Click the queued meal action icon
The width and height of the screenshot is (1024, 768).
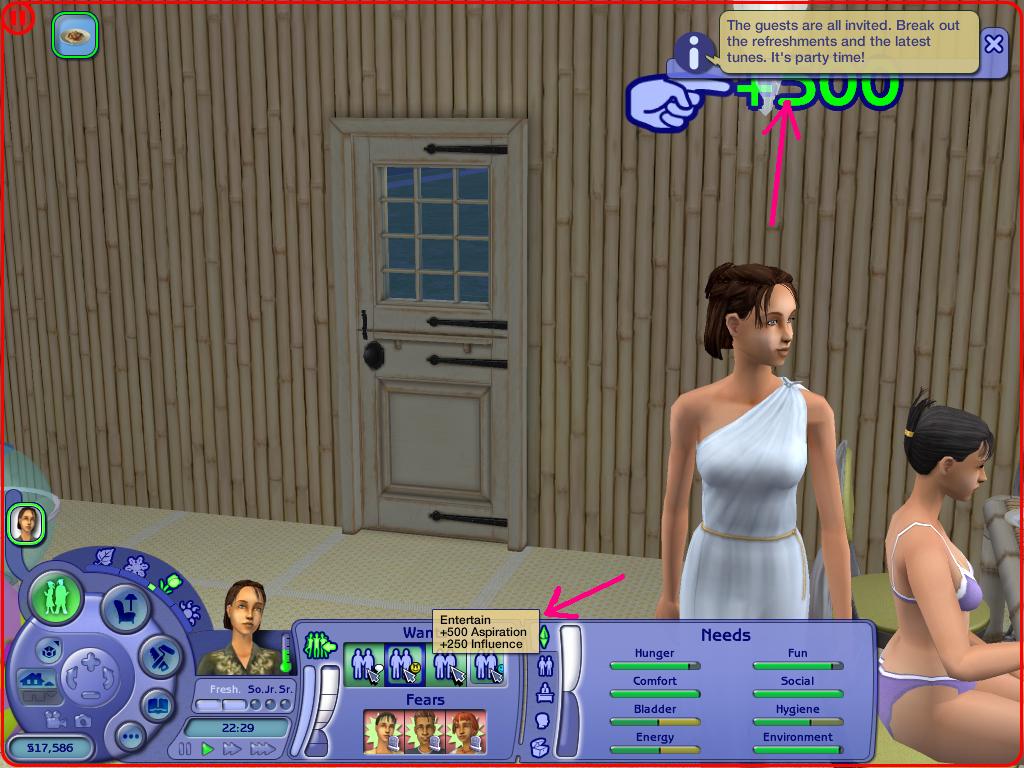coord(74,35)
